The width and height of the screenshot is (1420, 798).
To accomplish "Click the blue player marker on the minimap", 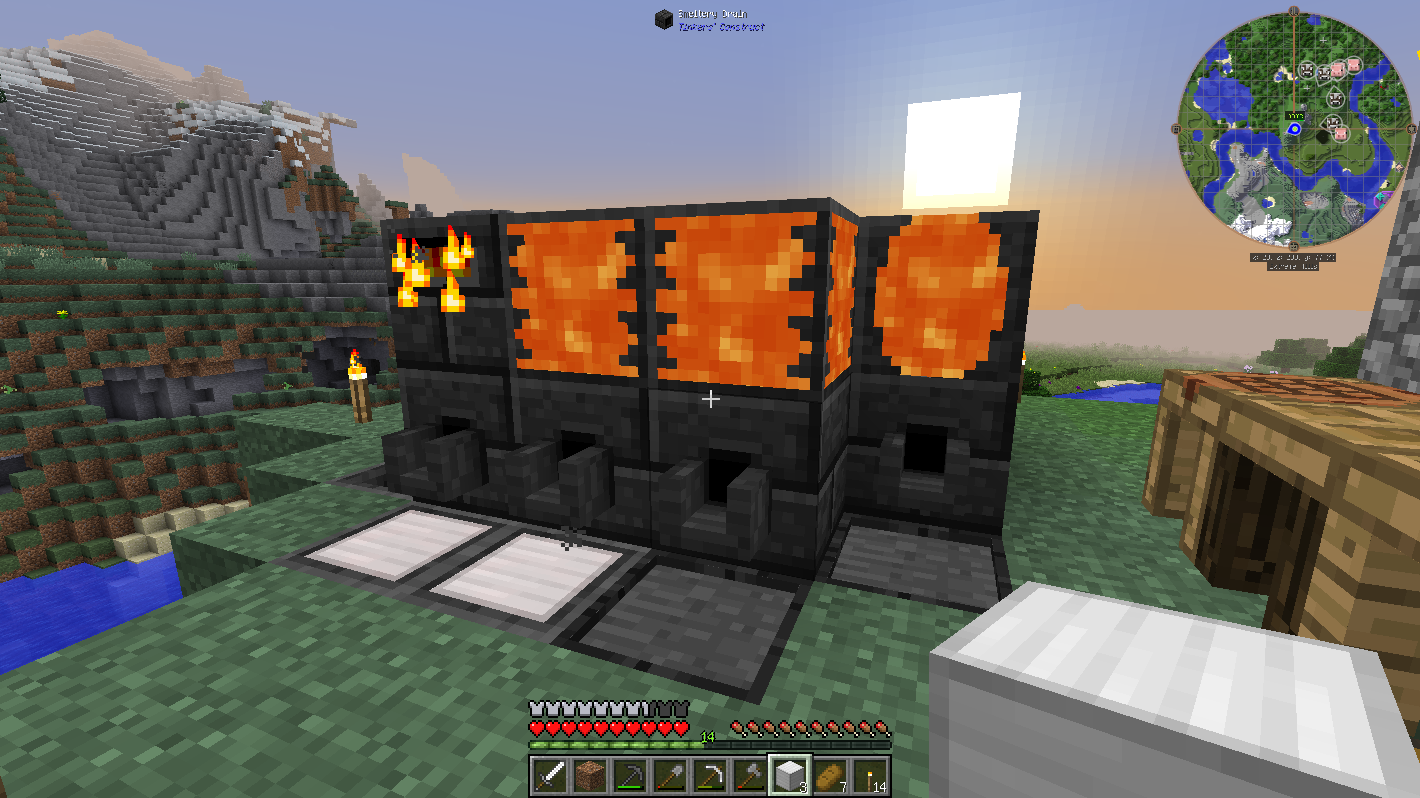I will (1294, 129).
